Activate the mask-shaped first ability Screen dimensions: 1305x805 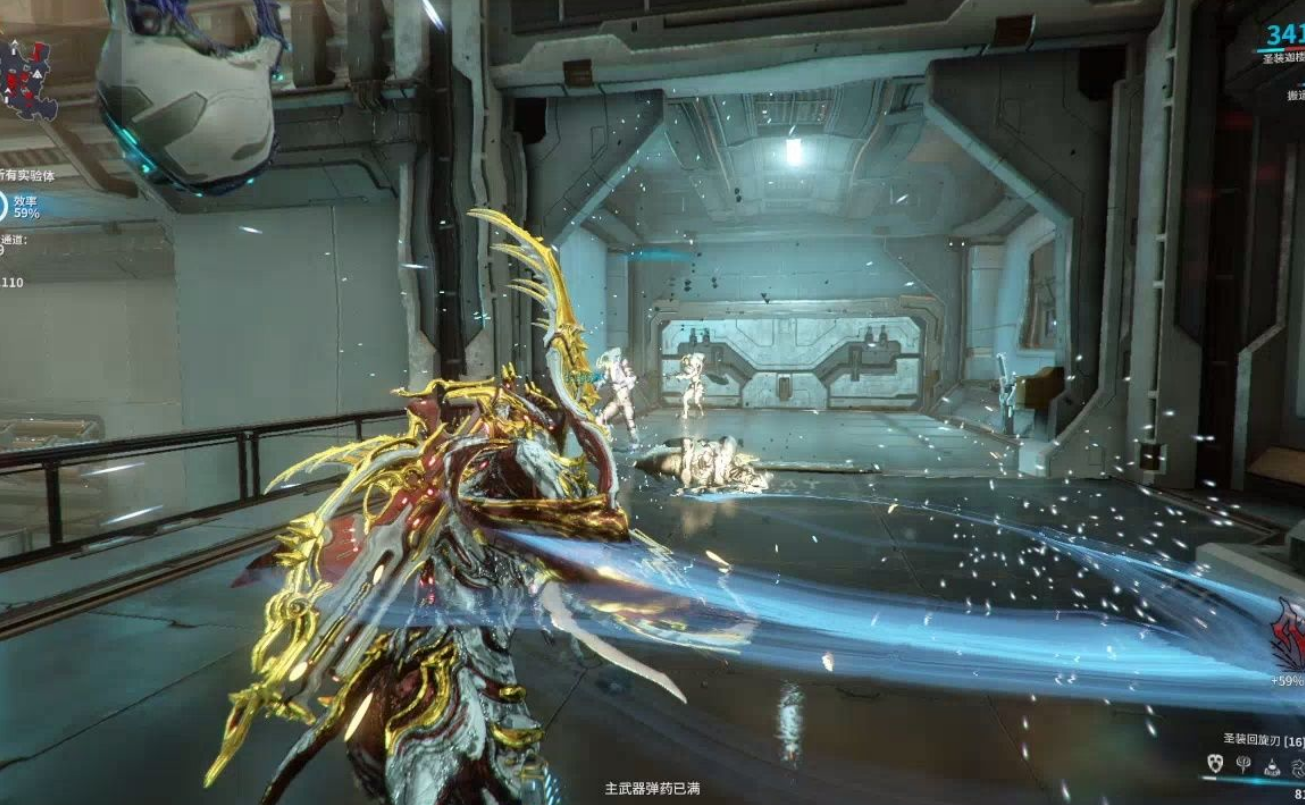click(x=1215, y=764)
